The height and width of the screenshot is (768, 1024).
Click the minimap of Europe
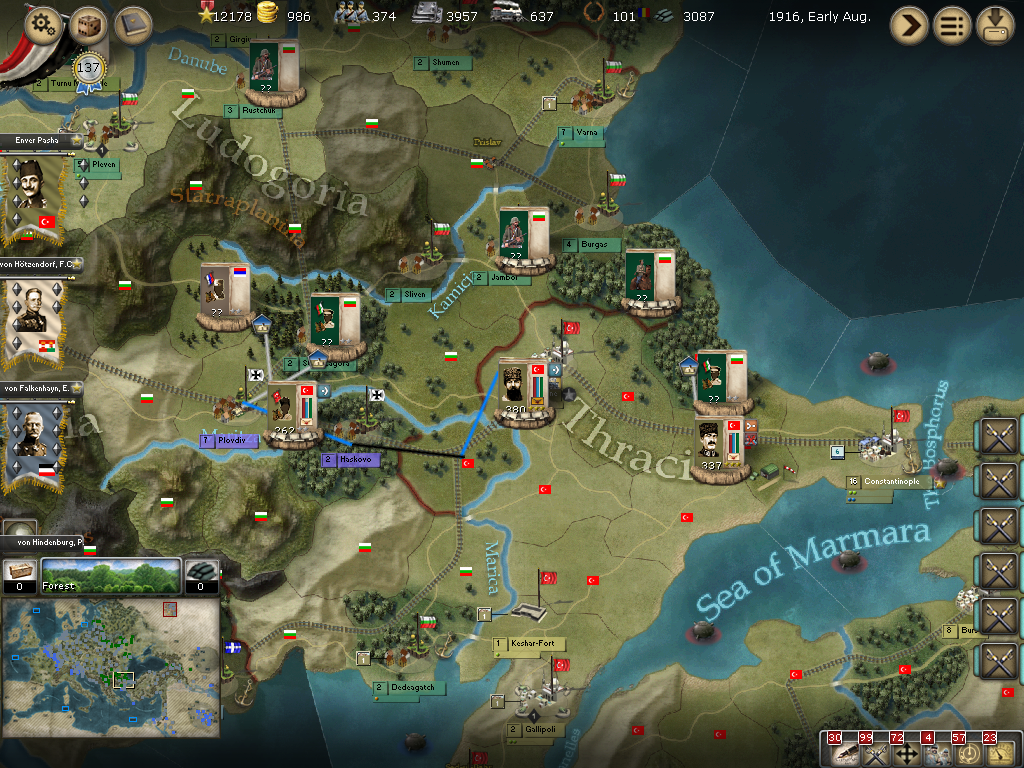[x=111, y=670]
